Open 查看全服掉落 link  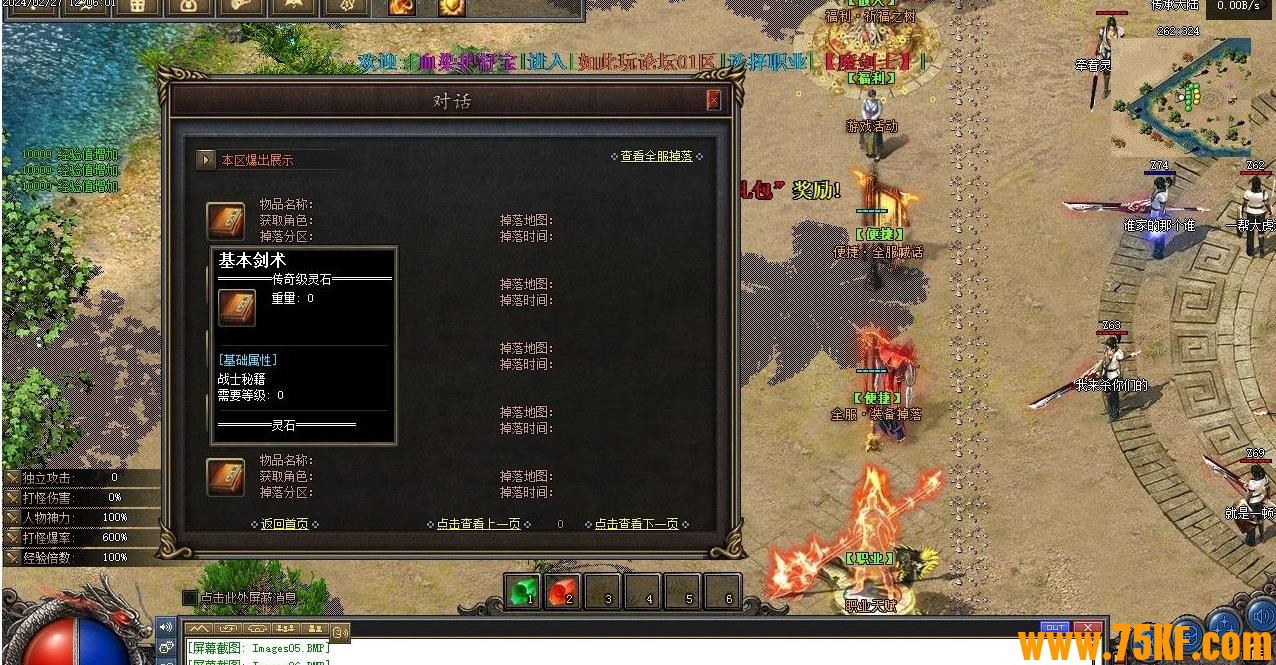point(656,157)
